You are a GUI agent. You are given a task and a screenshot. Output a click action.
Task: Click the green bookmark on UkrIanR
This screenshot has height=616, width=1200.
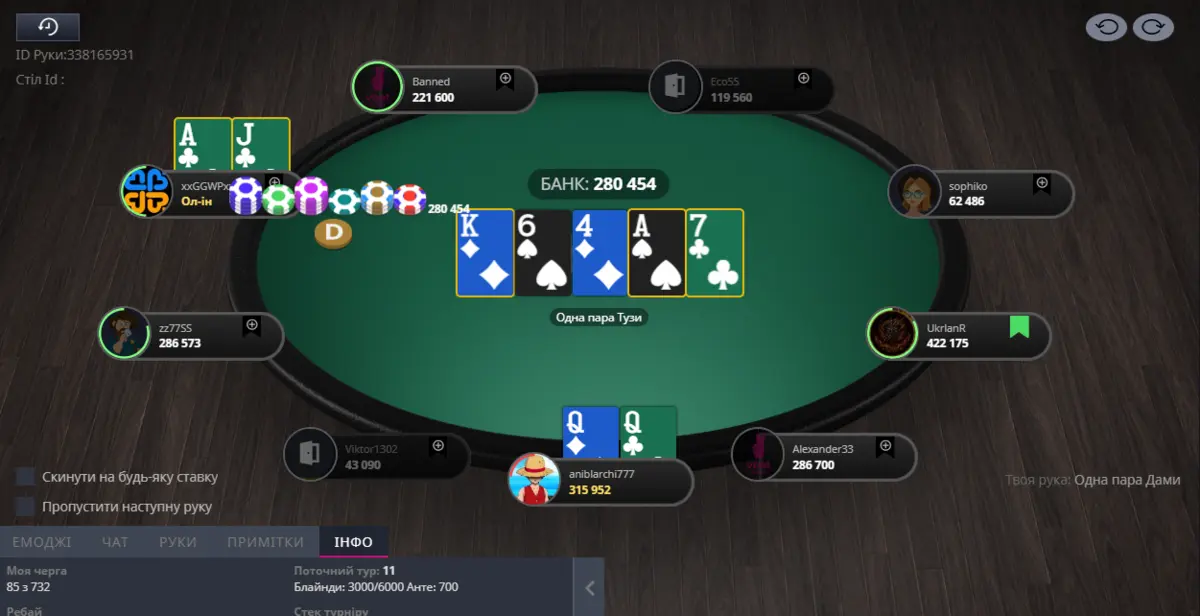click(x=1019, y=327)
